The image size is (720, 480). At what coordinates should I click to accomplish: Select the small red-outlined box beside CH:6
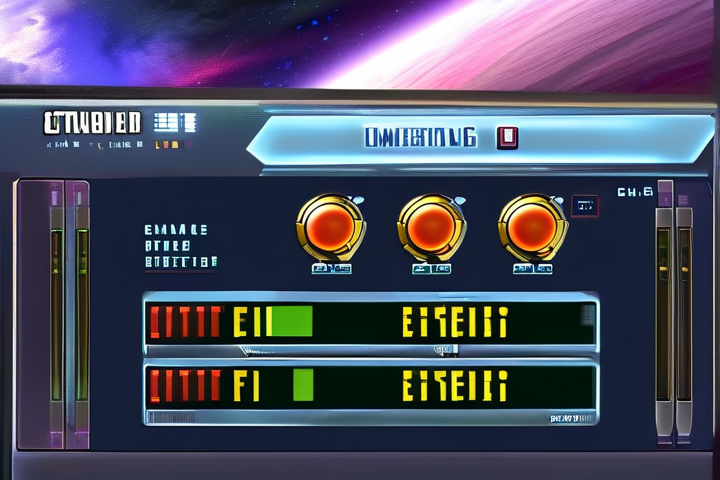coord(585,207)
